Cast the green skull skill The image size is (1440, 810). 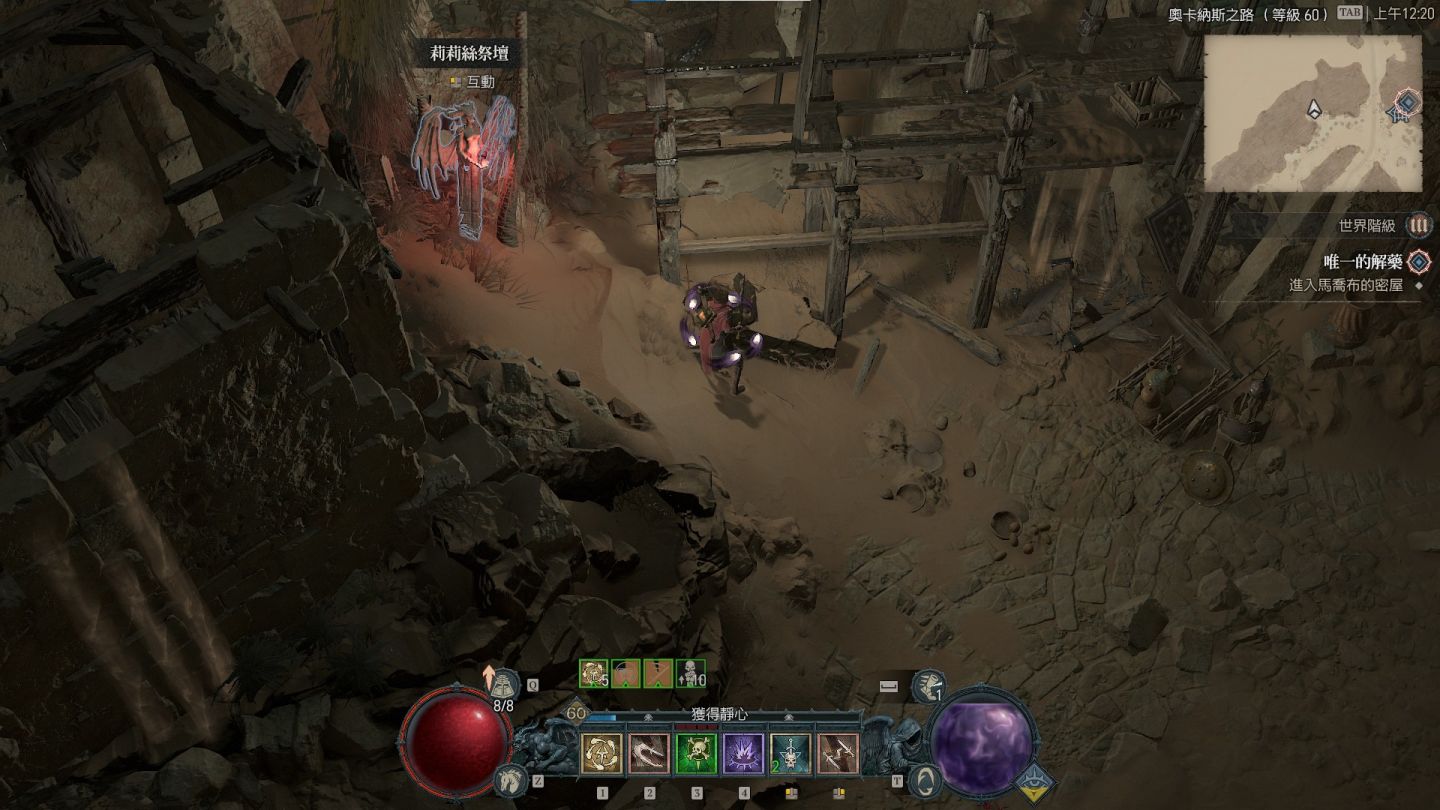pyautogui.click(x=696, y=754)
